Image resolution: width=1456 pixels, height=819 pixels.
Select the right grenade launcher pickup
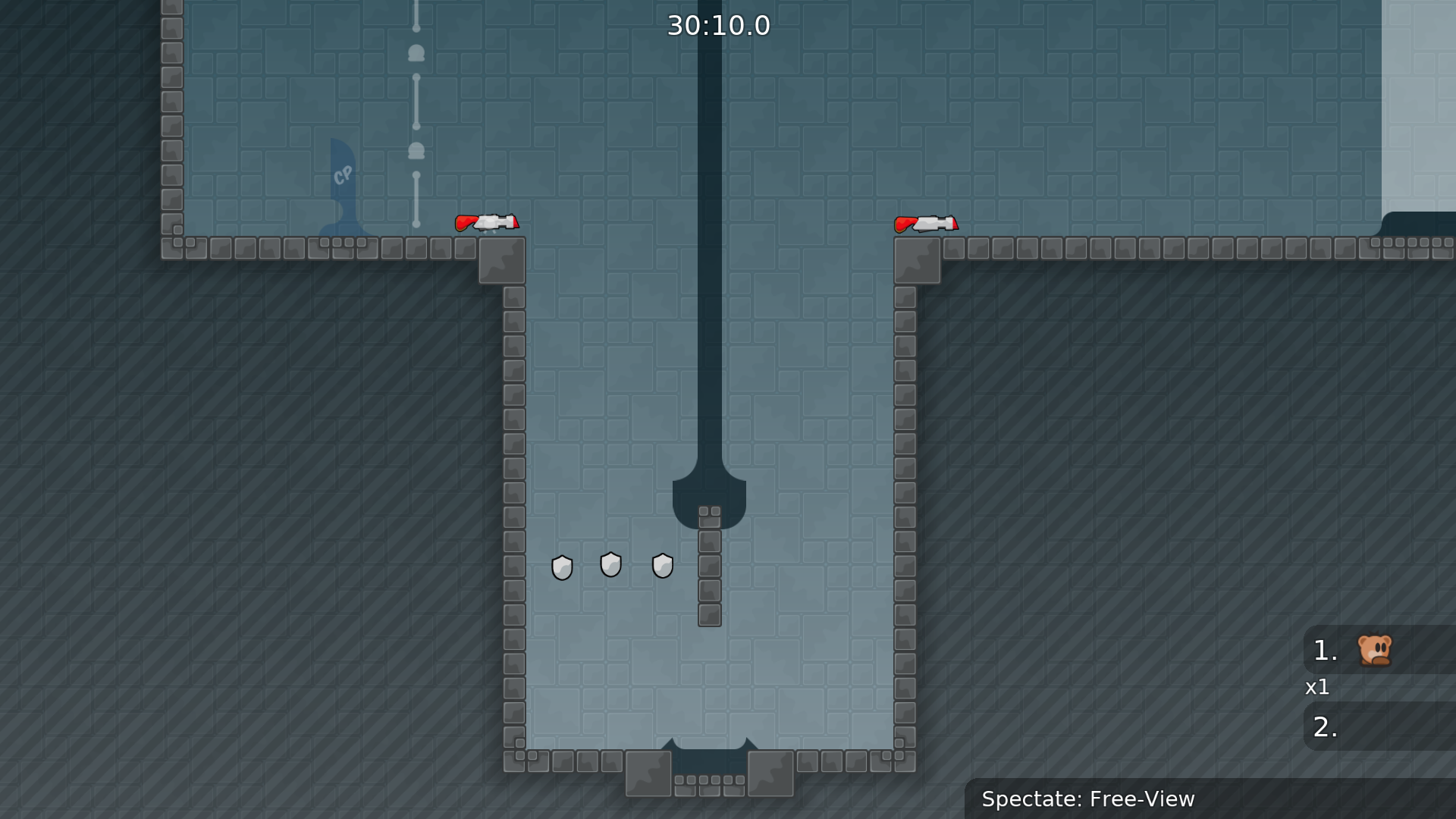pos(927,222)
